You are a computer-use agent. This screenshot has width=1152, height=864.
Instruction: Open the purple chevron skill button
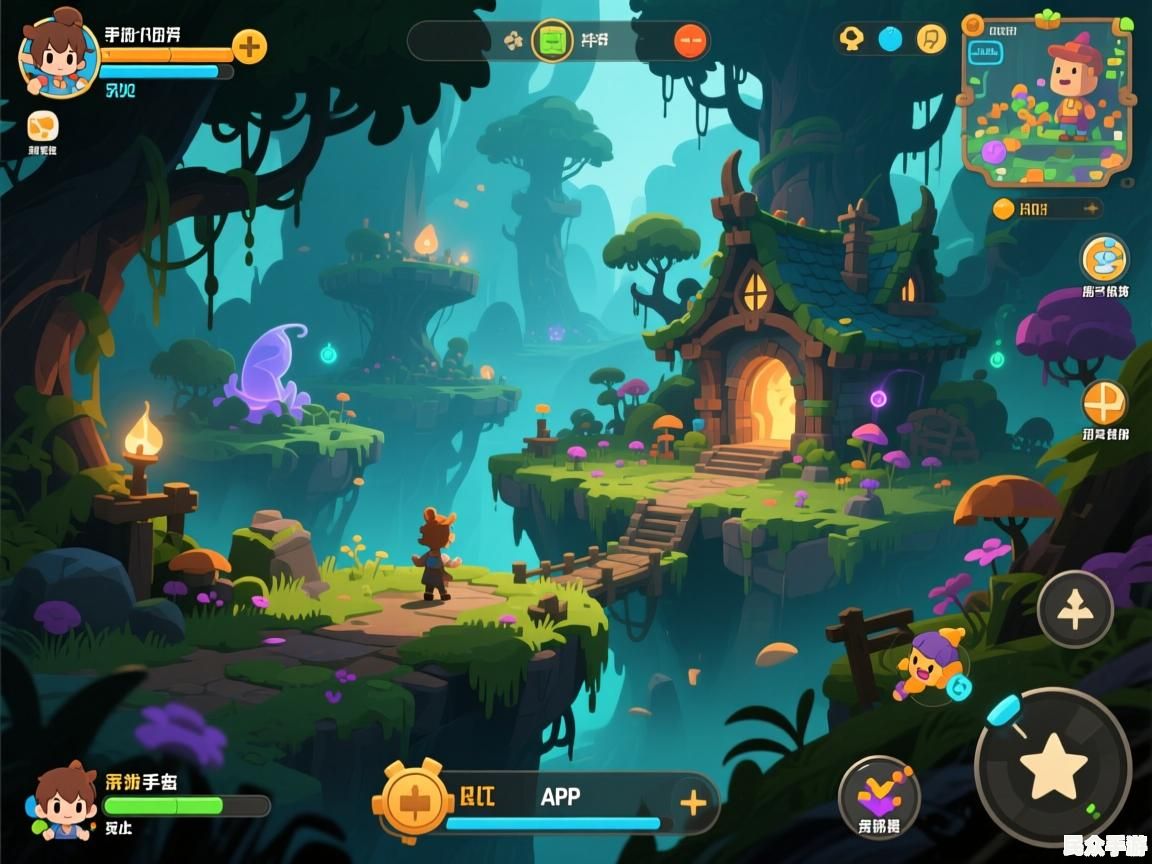pos(879,796)
